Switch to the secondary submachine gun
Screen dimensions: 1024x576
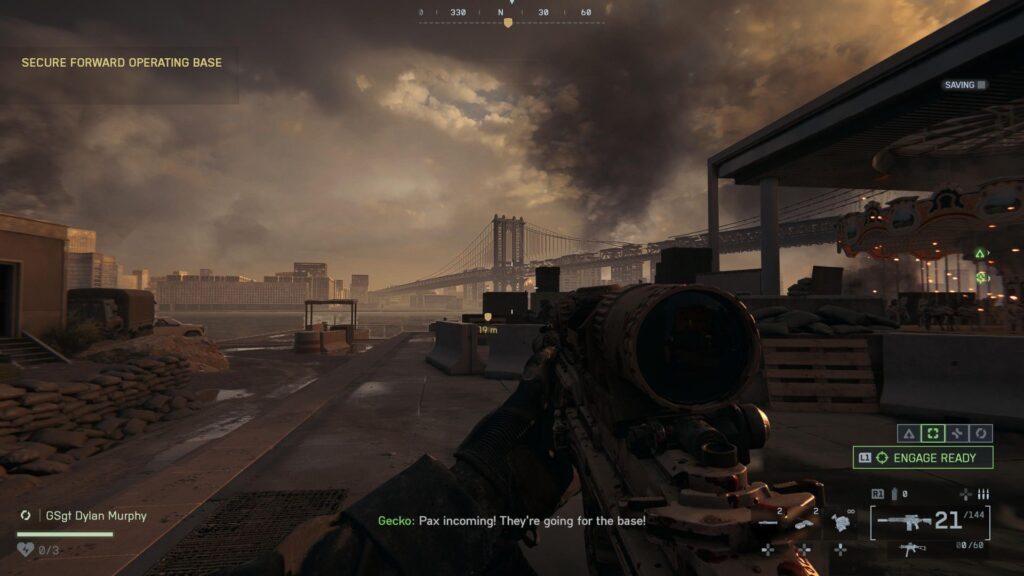pos(911,549)
